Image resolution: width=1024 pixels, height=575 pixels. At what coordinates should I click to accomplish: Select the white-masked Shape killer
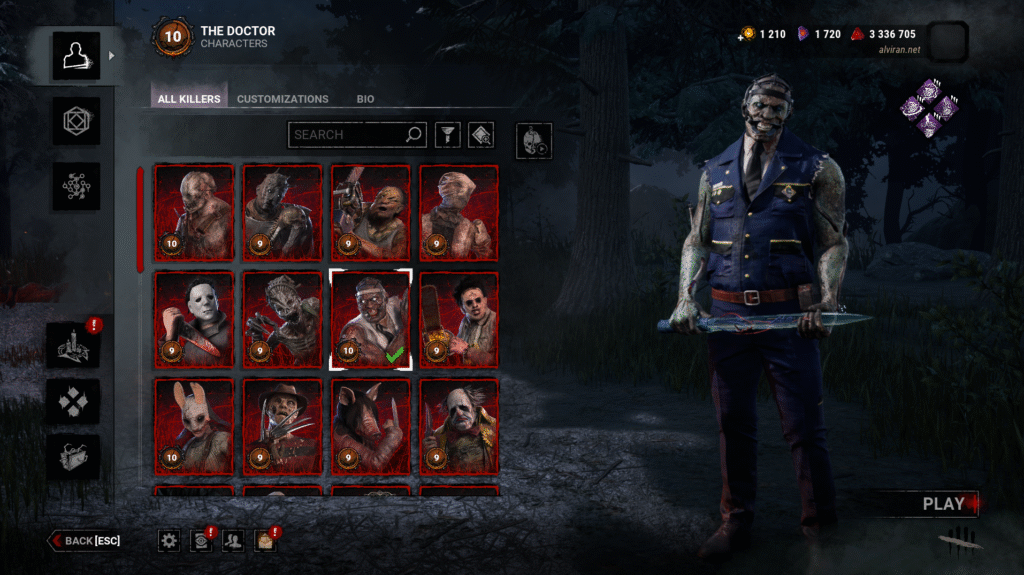194,320
